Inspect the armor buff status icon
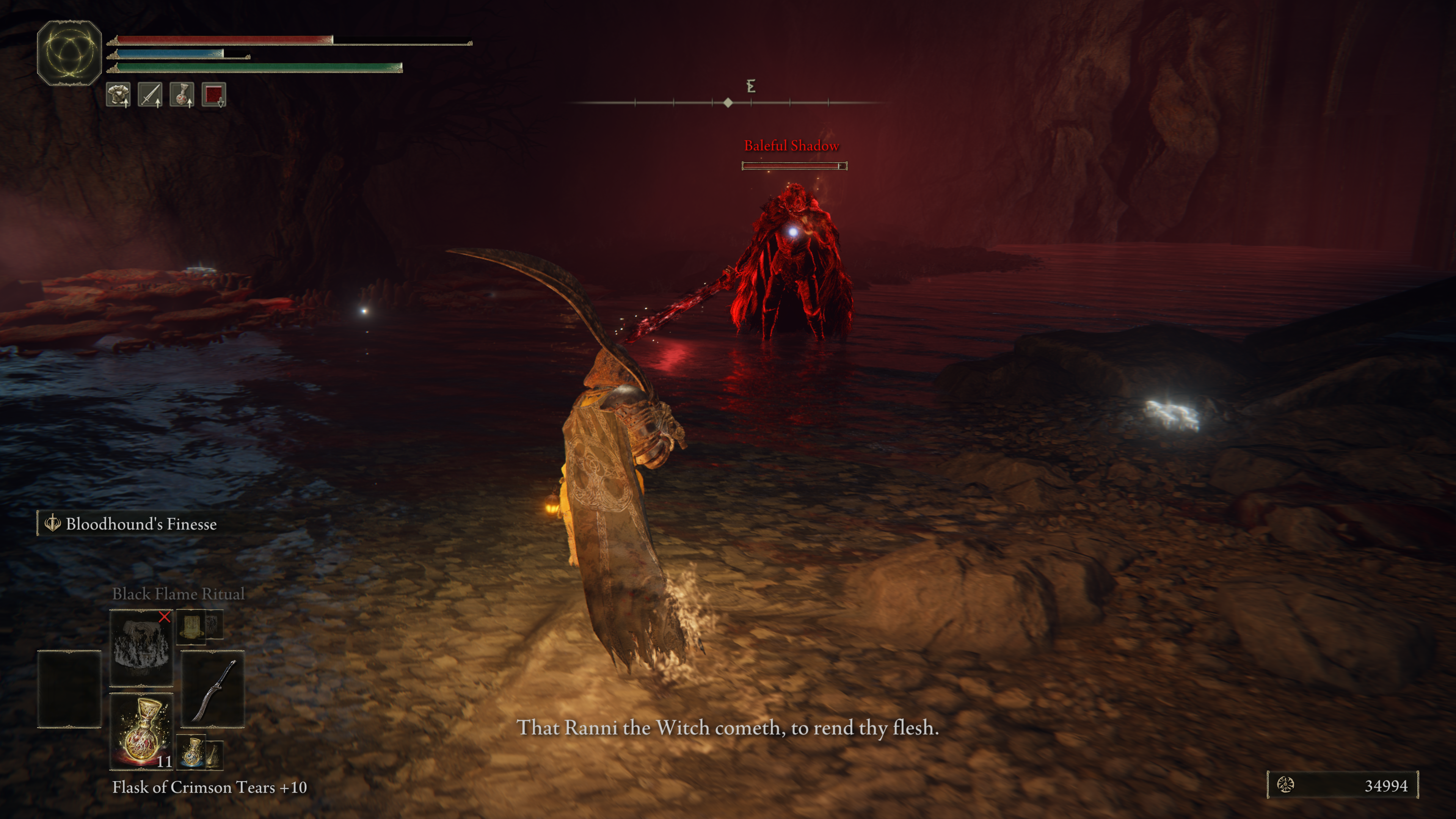The height and width of the screenshot is (819, 1456). click(118, 94)
